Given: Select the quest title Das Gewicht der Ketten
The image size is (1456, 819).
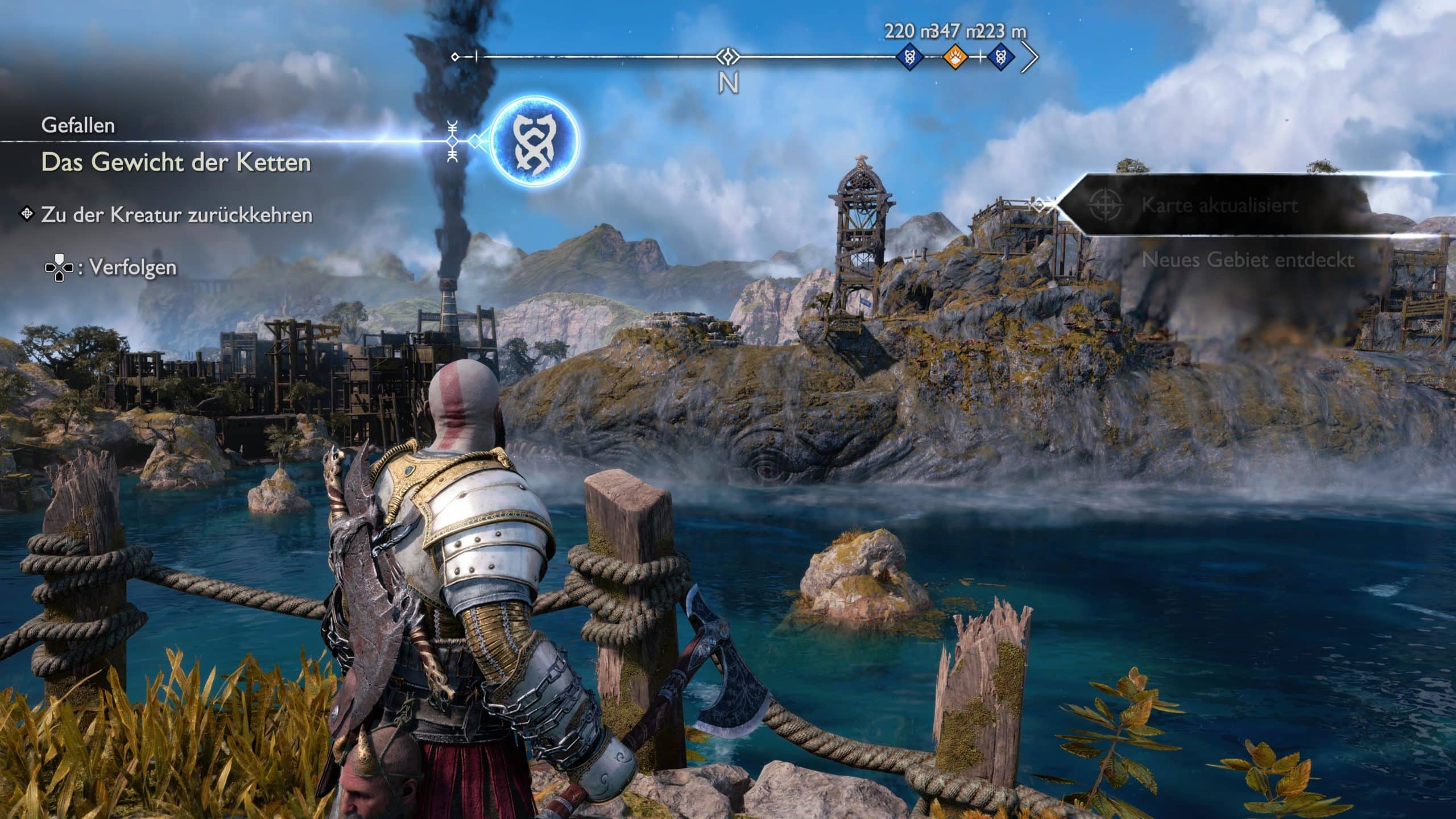Looking at the screenshot, I should click(x=176, y=163).
